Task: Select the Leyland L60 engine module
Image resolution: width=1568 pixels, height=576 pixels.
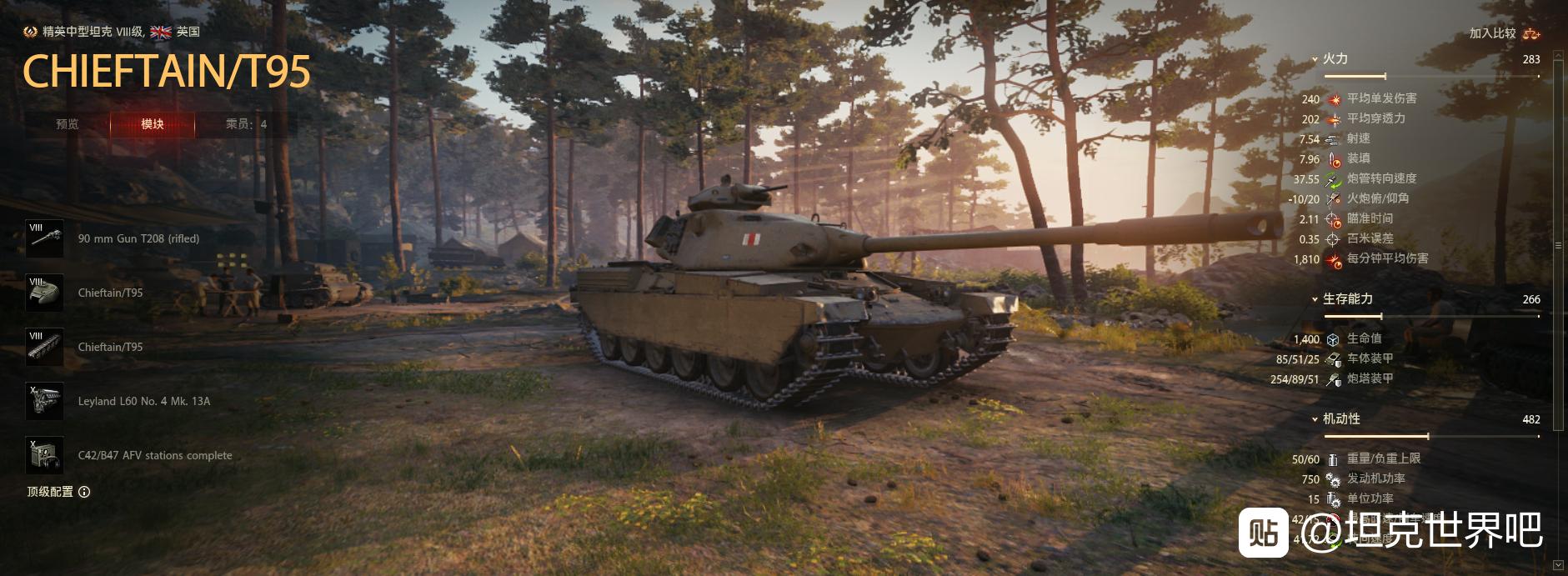Action: [45, 401]
